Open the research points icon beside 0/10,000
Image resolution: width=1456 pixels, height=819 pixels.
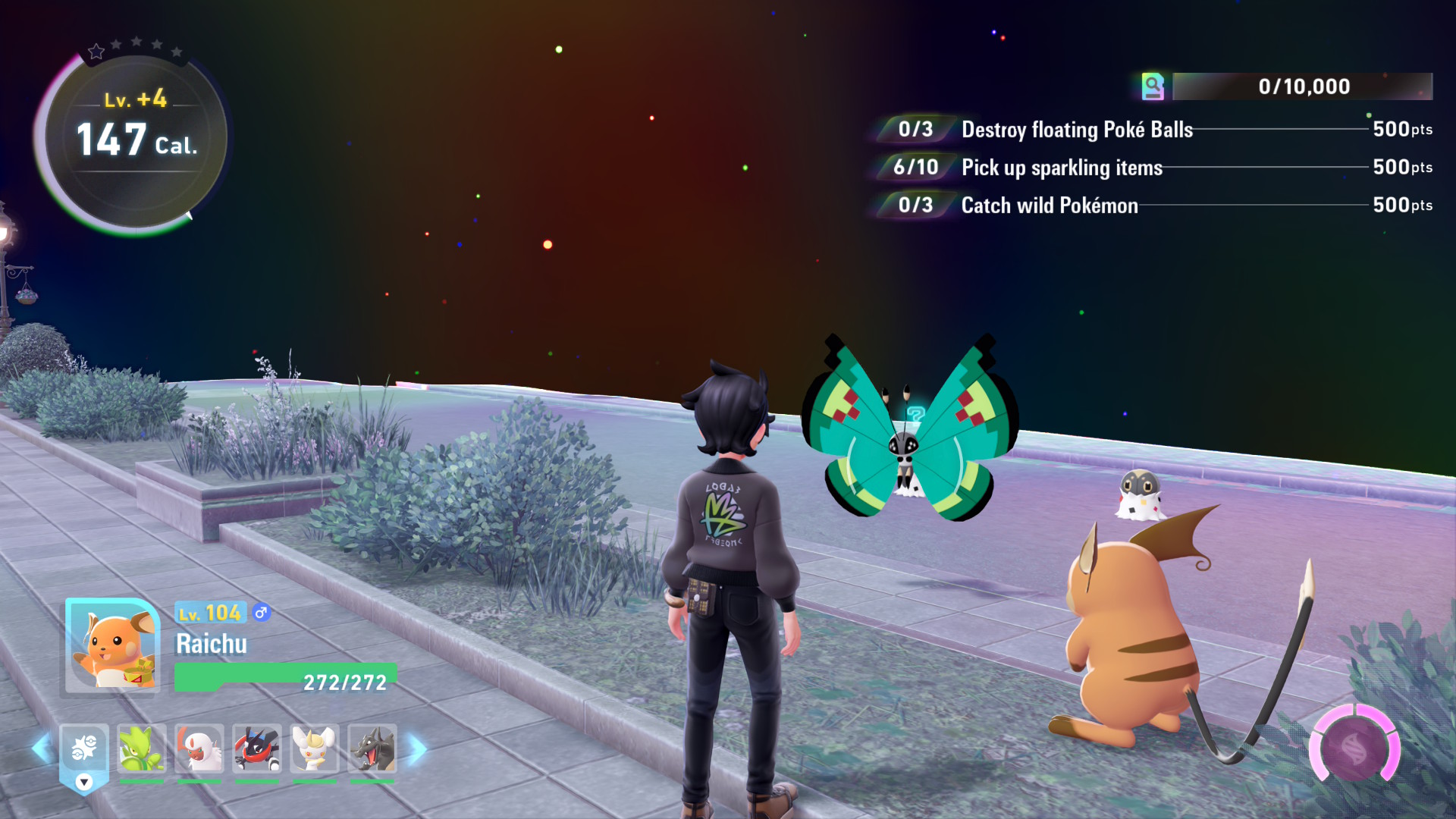click(x=1153, y=86)
